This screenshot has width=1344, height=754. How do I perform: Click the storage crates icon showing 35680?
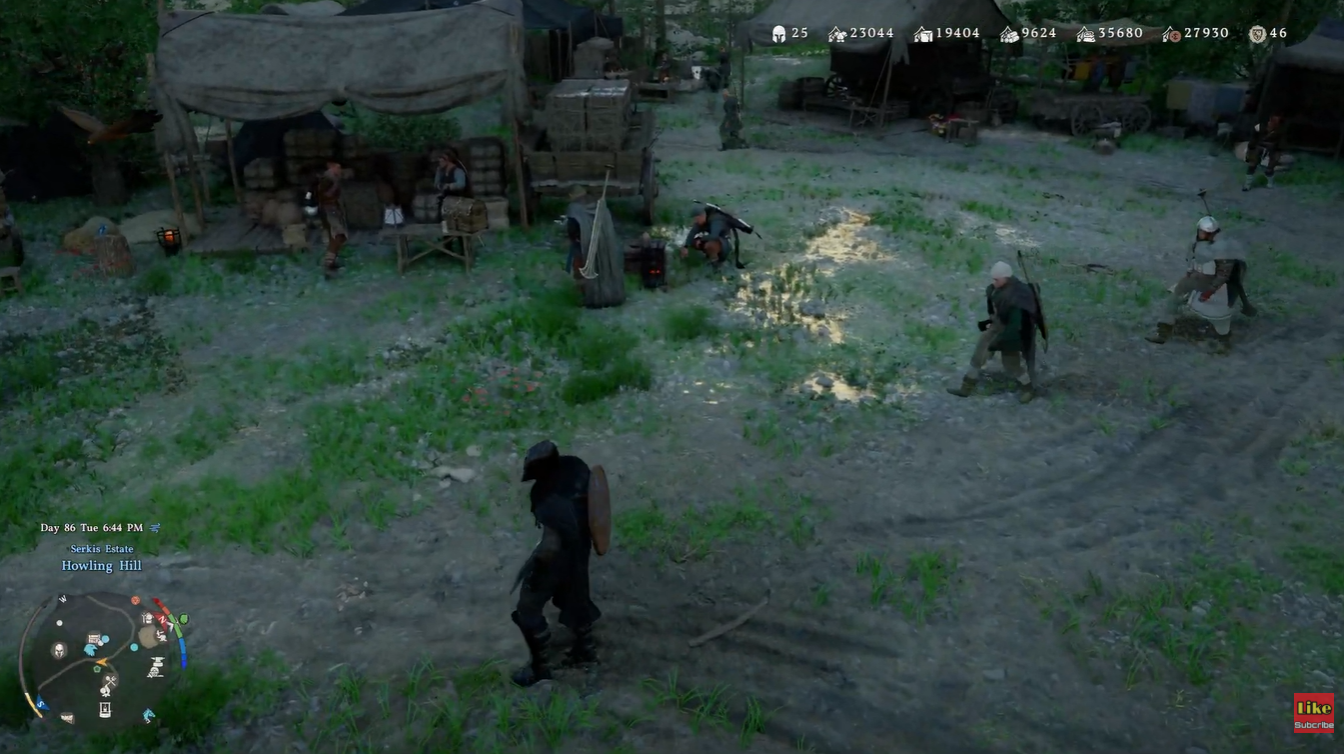[x=1084, y=35]
